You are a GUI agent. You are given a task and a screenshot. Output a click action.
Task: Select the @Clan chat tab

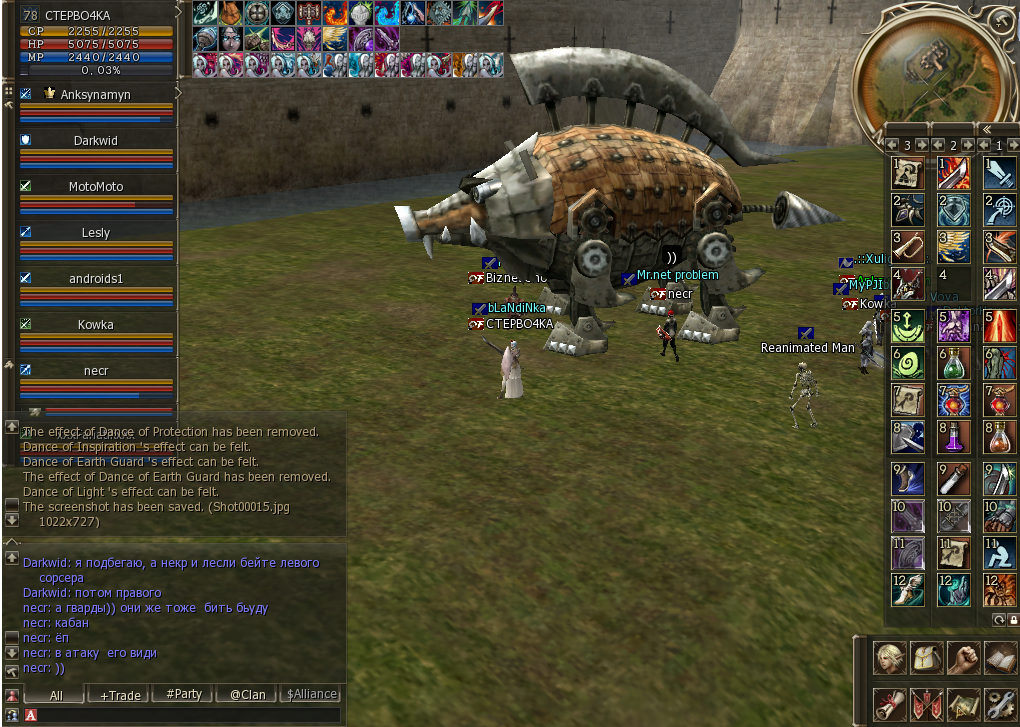[x=247, y=694]
